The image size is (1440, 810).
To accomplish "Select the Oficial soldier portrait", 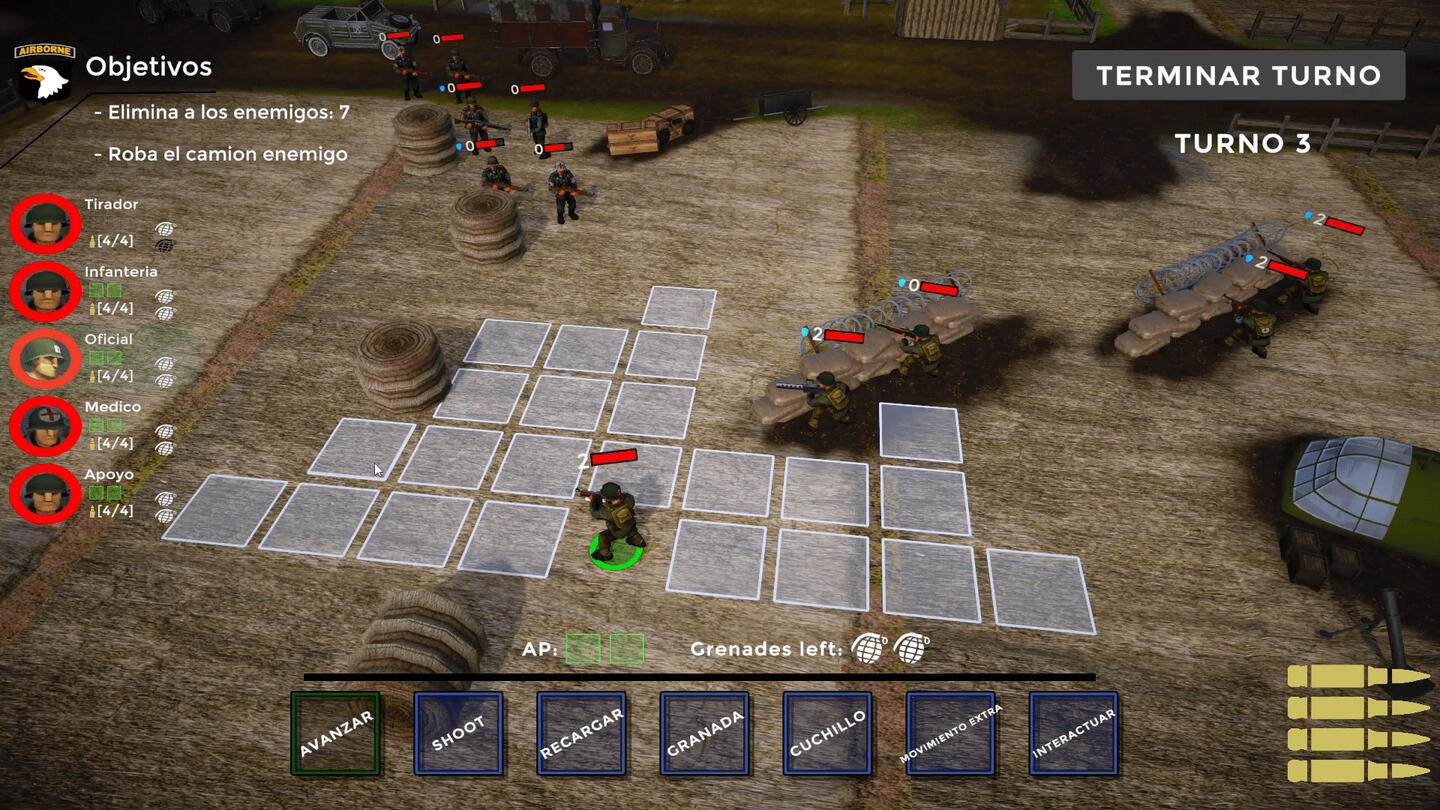I will pos(46,358).
